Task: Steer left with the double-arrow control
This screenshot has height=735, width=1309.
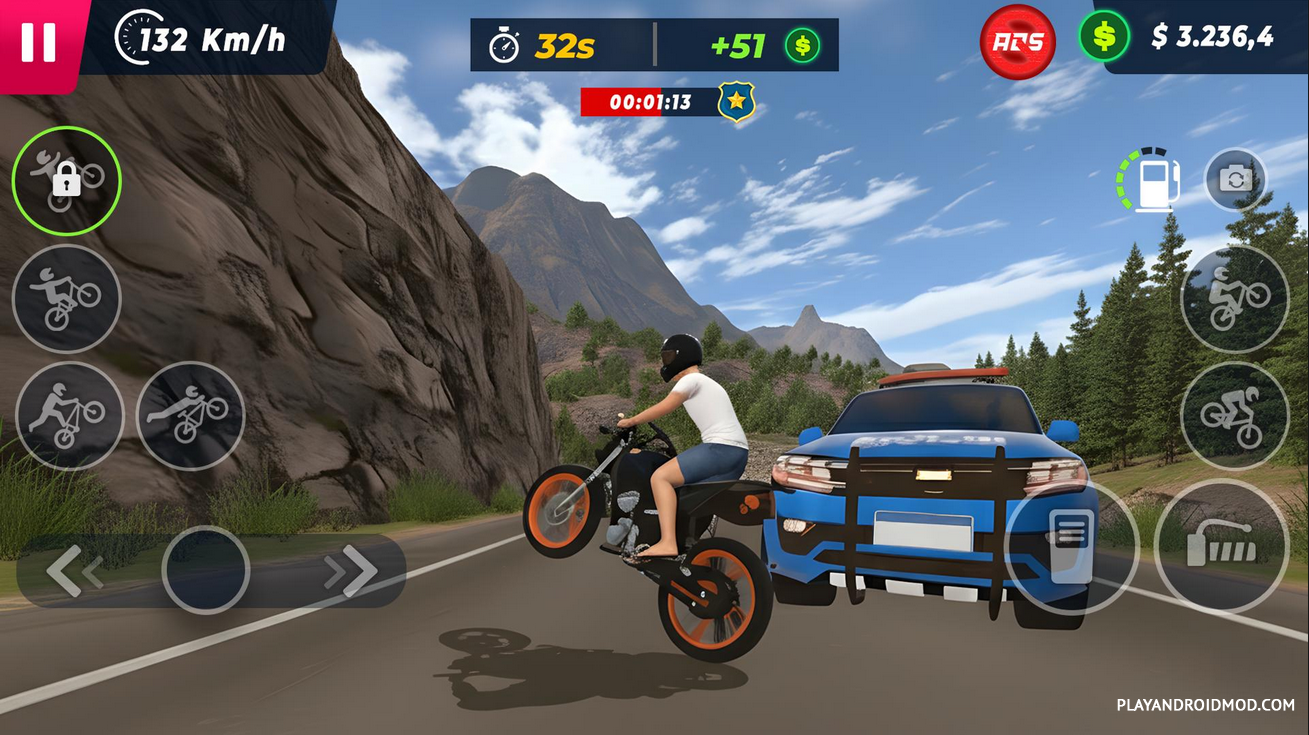Action: pyautogui.click(x=75, y=571)
